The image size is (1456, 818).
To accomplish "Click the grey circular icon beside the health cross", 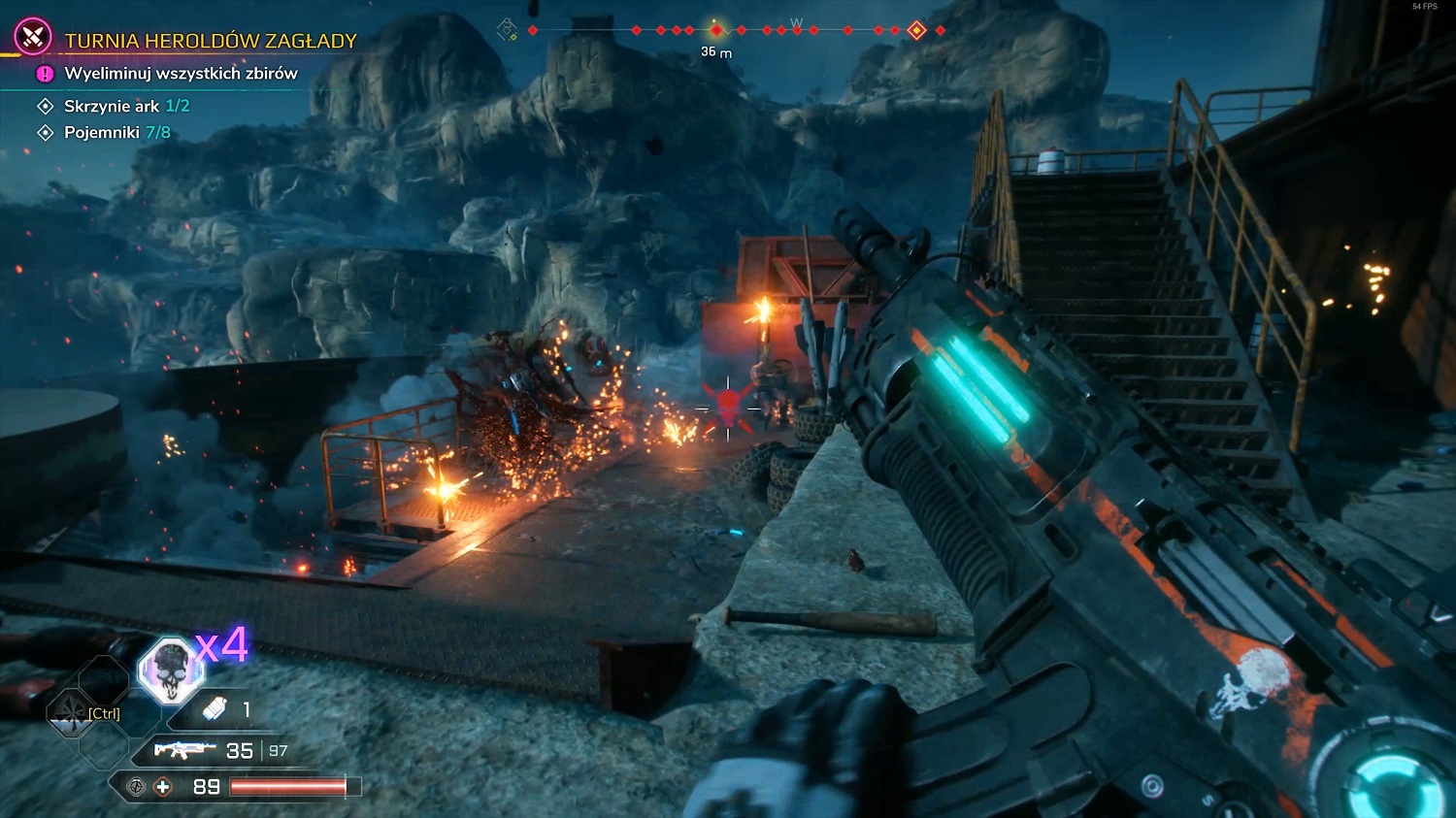I will (x=137, y=787).
